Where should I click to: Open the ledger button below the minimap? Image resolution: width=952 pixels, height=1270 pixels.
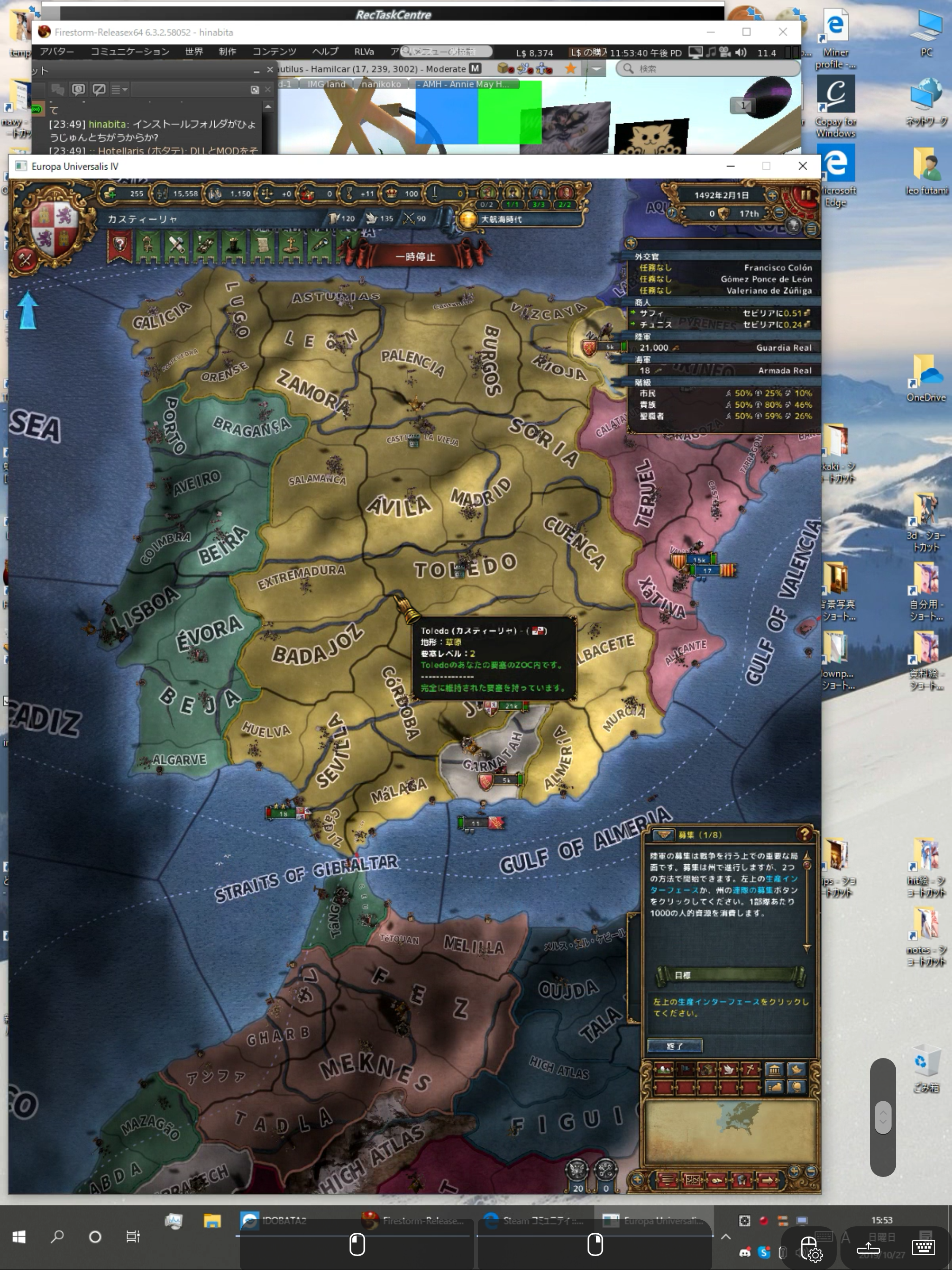[x=667, y=1180]
